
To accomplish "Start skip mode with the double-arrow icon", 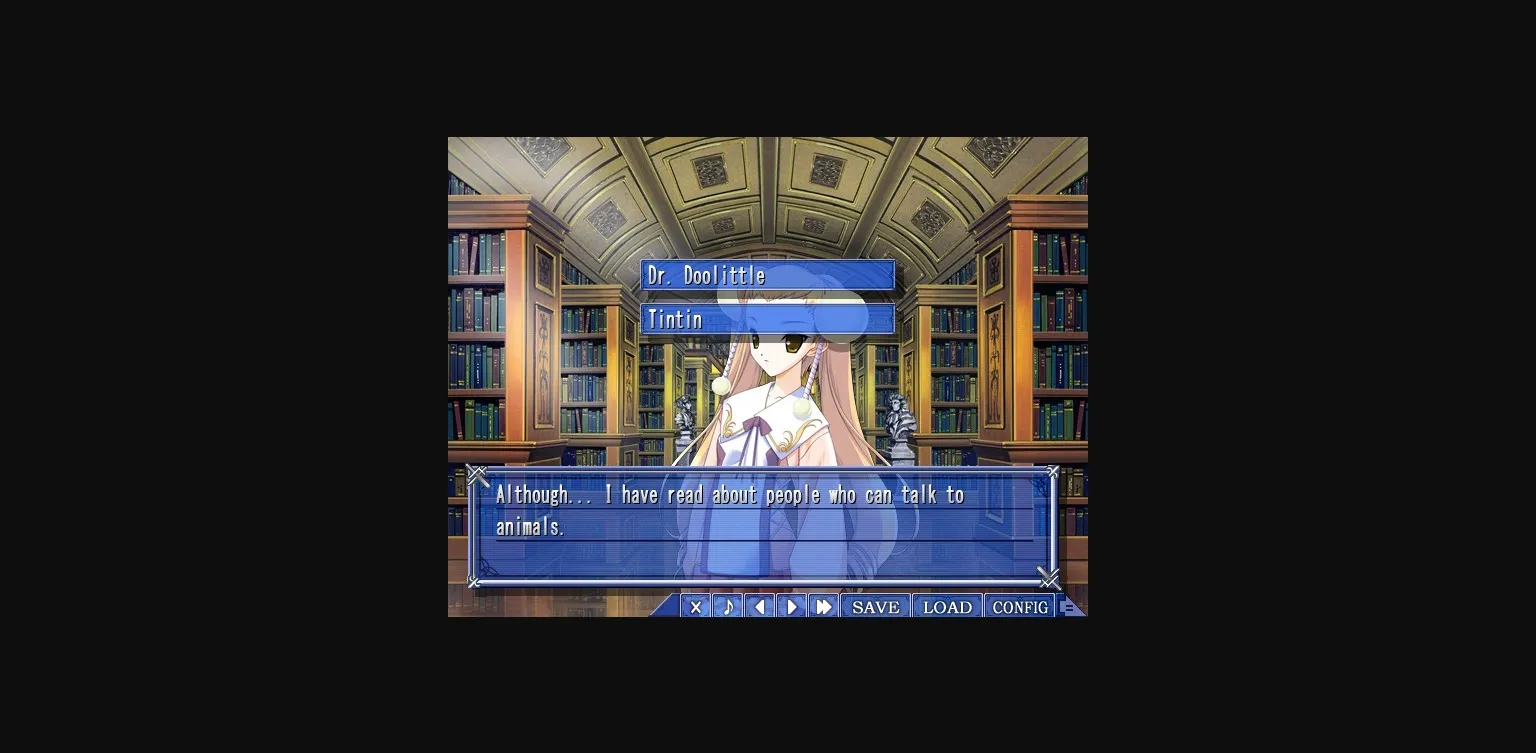I will click(824, 606).
